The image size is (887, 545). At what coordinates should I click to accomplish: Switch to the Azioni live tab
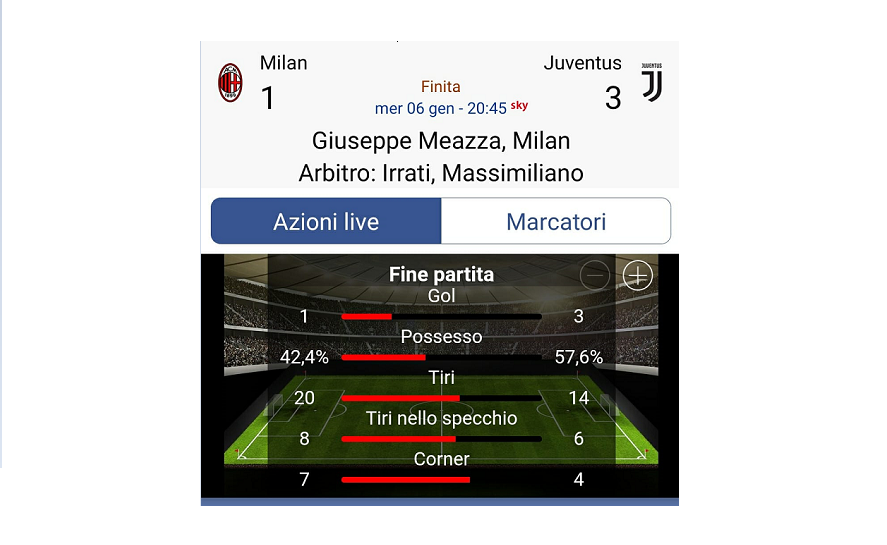pyautogui.click(x=326, y=221)
